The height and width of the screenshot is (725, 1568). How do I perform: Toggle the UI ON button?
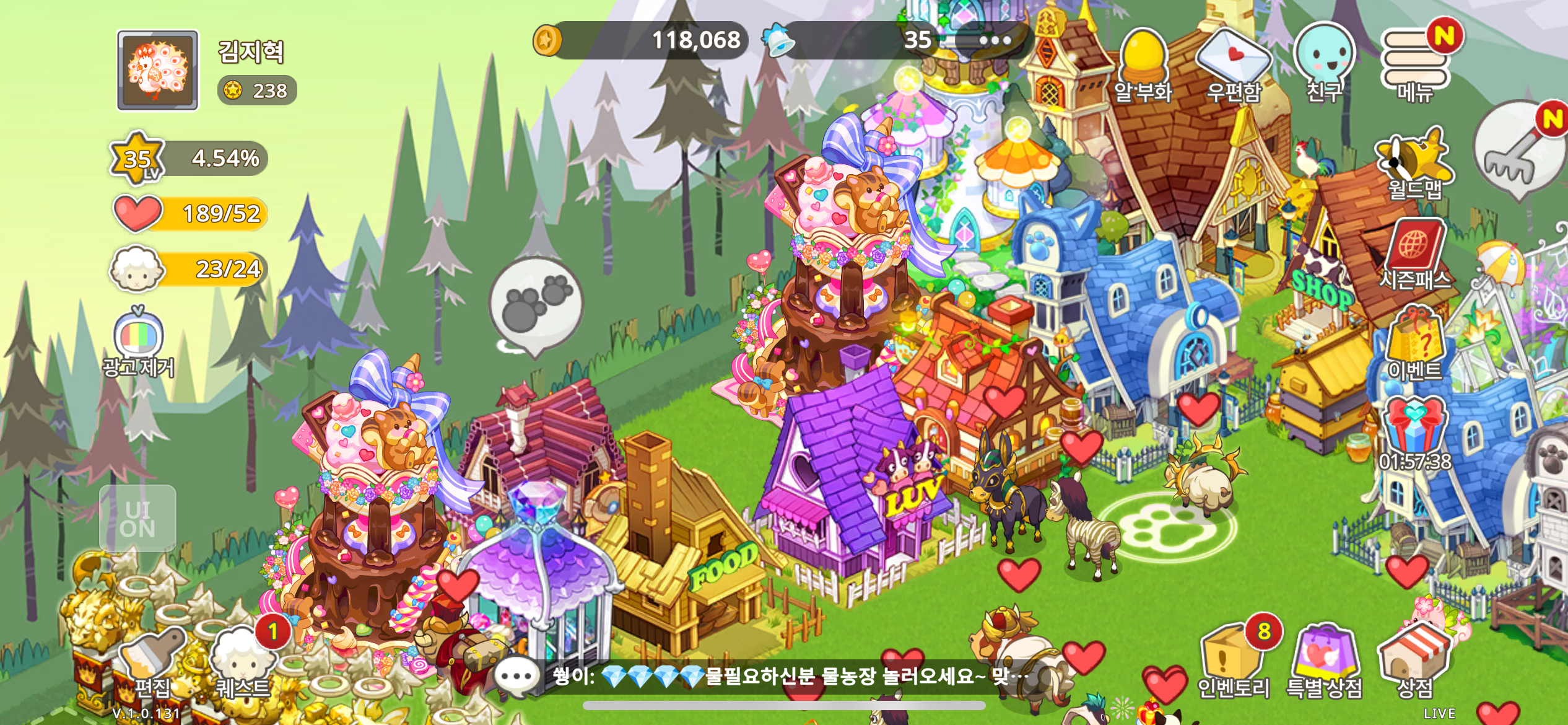click(137, 519)
